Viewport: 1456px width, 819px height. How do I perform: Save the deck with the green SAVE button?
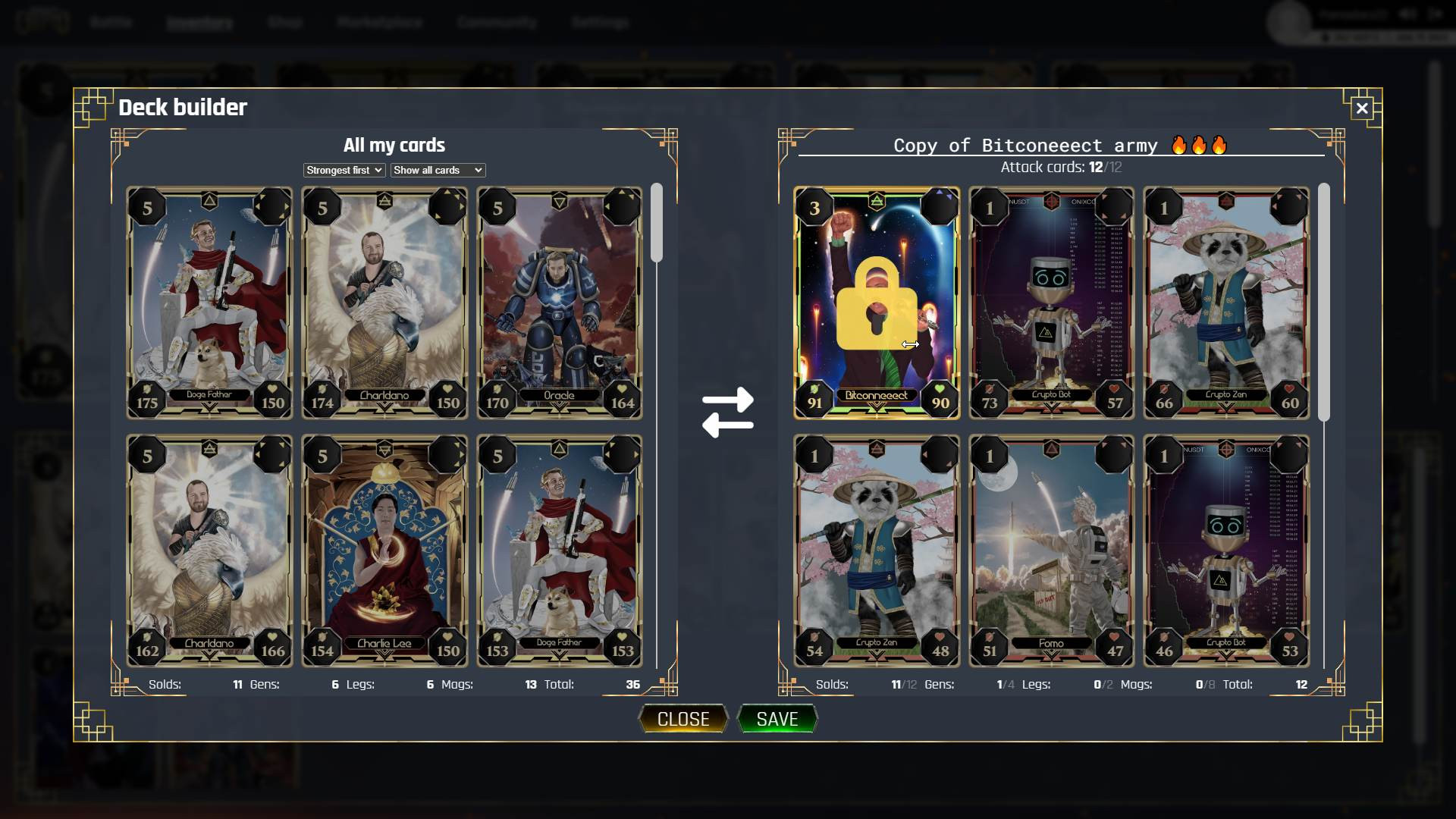777,719
